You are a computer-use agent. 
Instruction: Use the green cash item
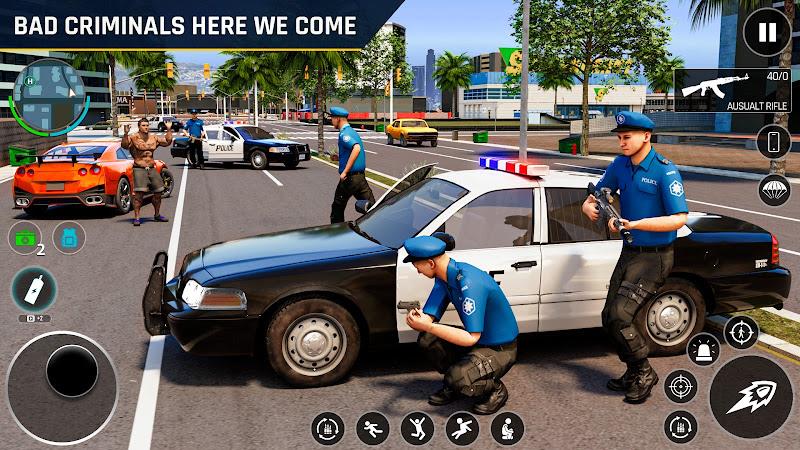[24, 237]
